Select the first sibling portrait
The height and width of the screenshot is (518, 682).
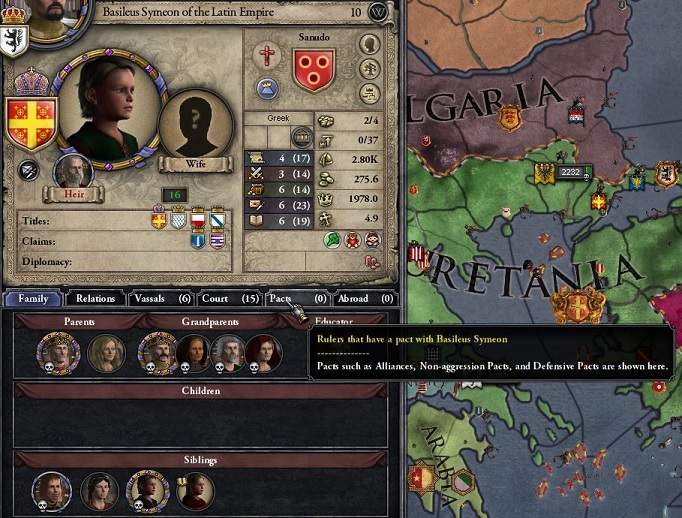(51, 490)
